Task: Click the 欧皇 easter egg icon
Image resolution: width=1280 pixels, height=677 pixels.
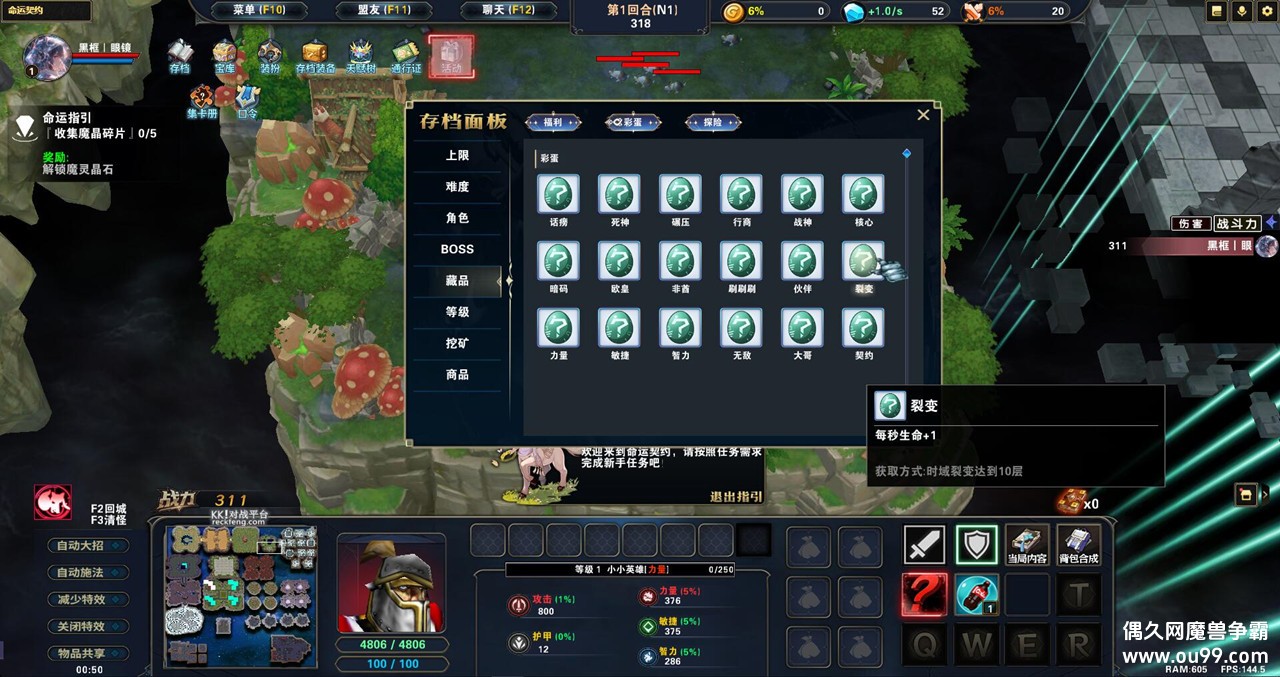Action: point(619,261)
